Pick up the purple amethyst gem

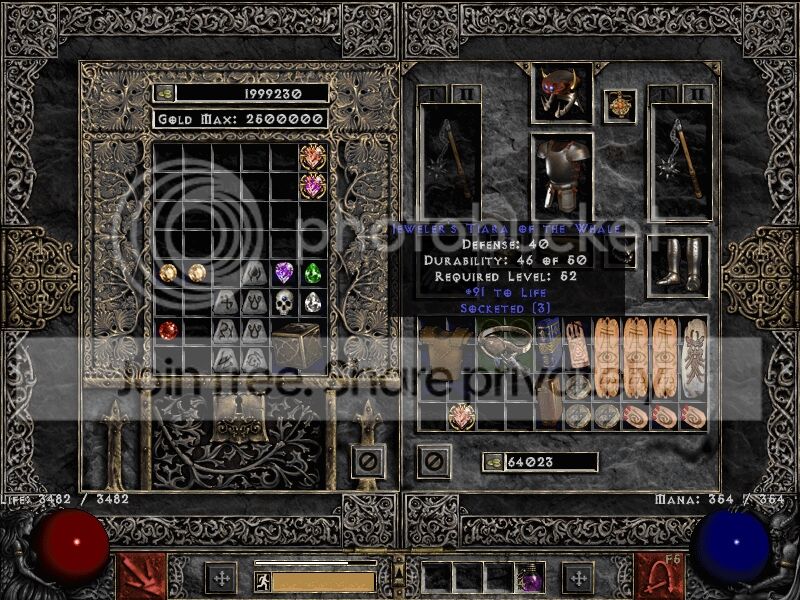285,272
